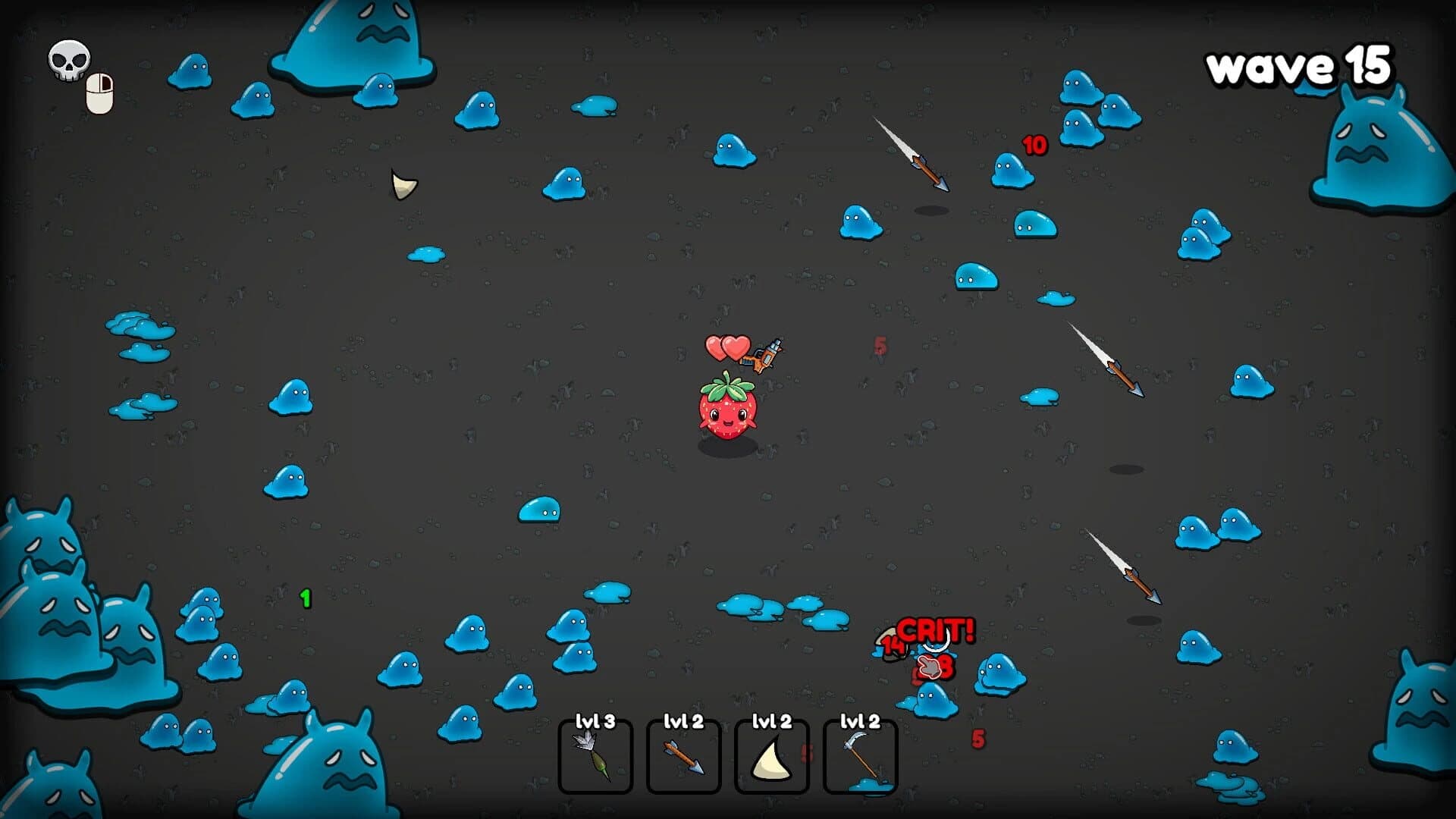Click the red damage number 10 near the top
Screen dimensions: 1456x819
(x=1034, y=146)
